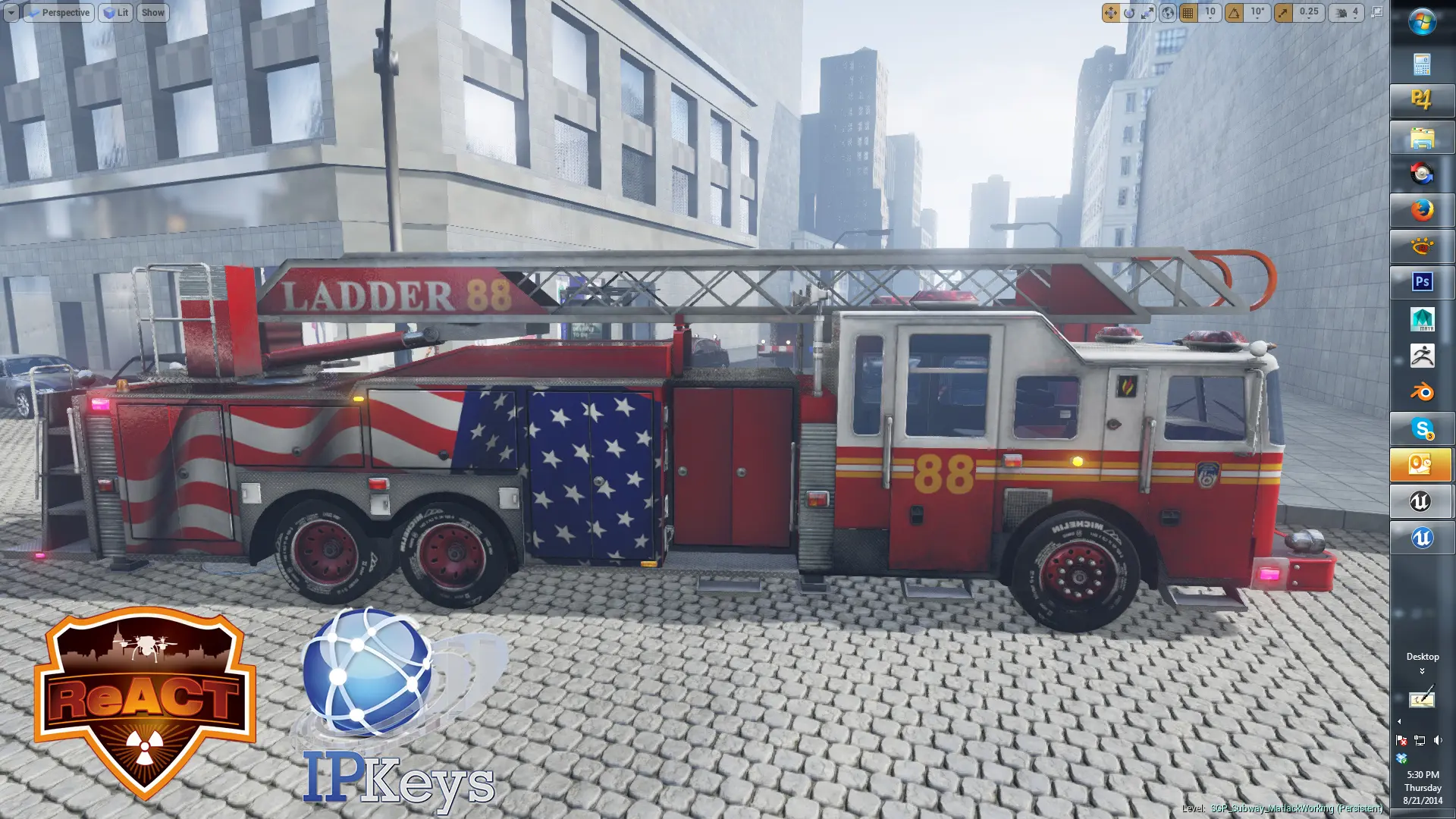The height and width of the screenshot is (819, 1456).
Task: Launch Firefox from the desktop sidebar
Action: point(1422,209)
